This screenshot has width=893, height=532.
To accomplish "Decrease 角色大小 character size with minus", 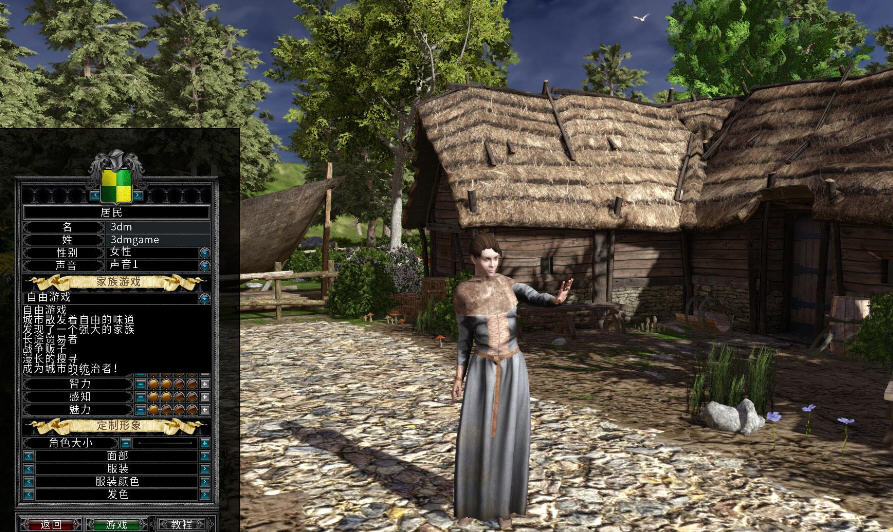I will 126,442.
